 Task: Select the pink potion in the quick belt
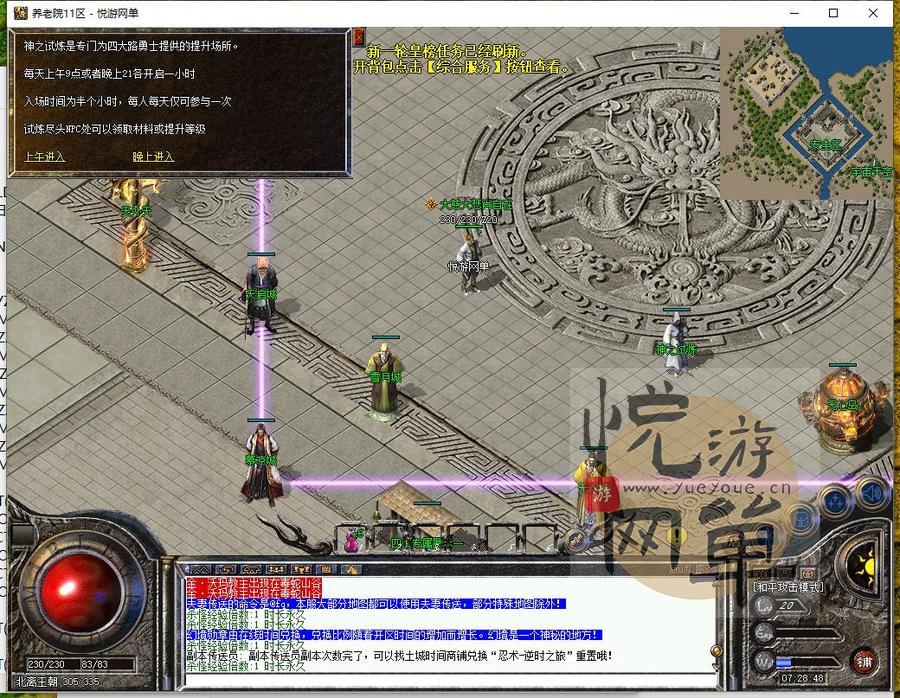pyautogui.click(x=351, y=541)
